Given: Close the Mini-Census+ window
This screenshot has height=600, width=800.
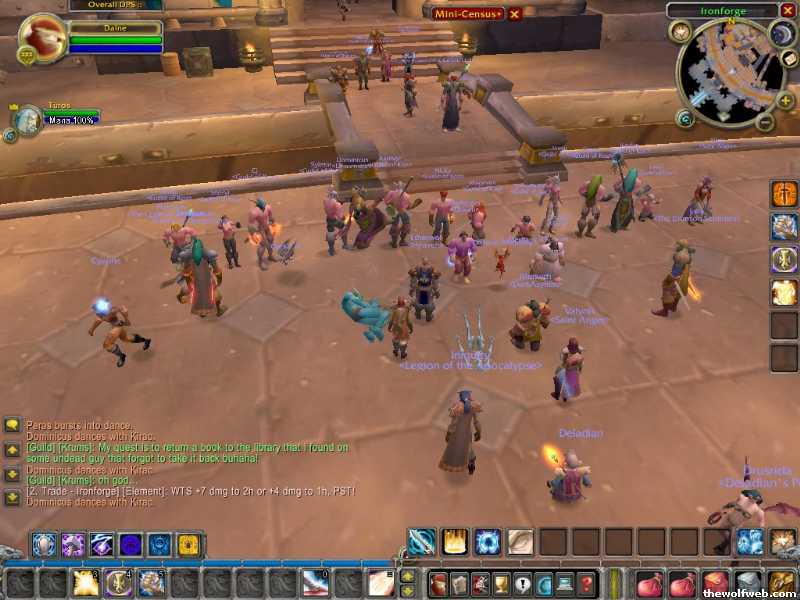Looking at the screenshot, I should pyautogui.click(x=515, y=13).
